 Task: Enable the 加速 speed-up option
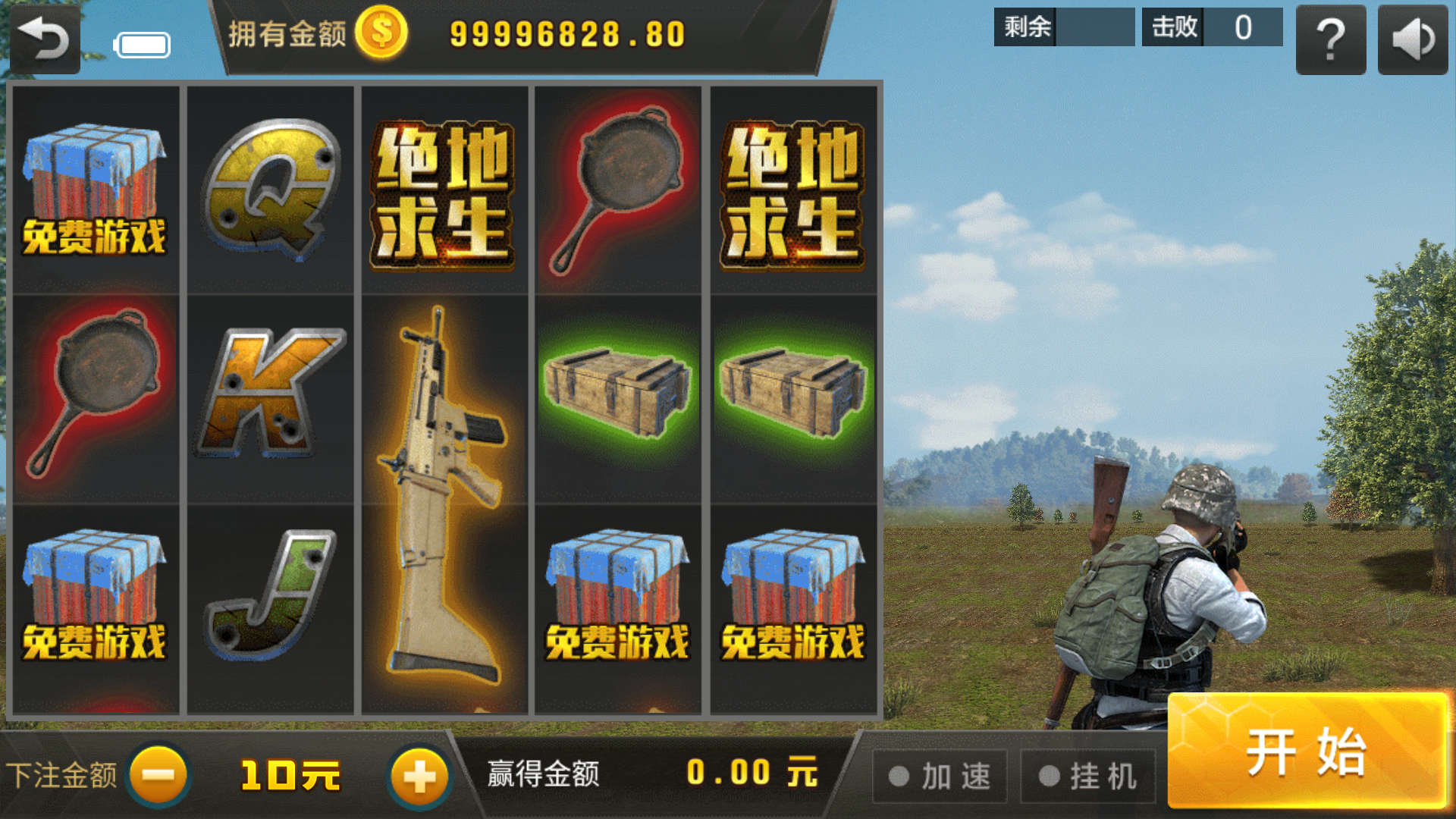pyautogui.click(x=940, y=775)
